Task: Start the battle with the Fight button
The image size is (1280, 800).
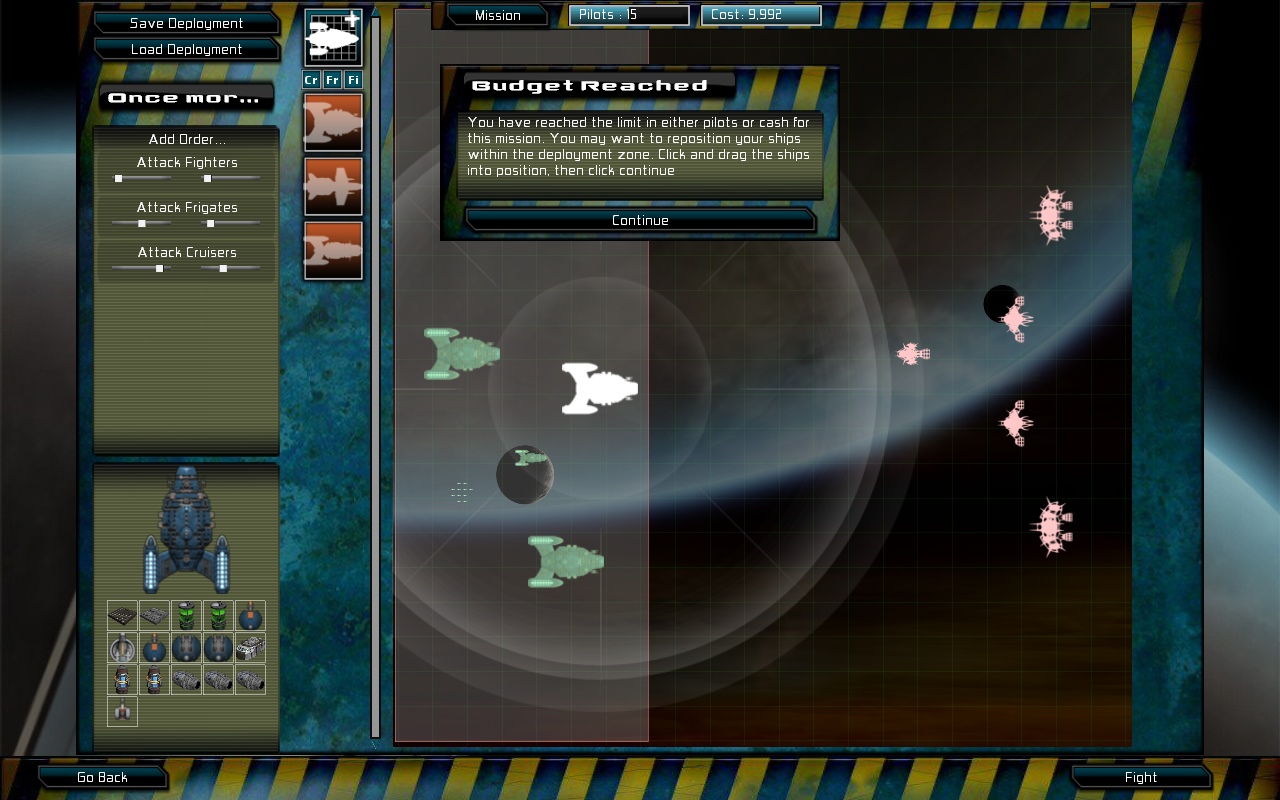Action: coord(1140,777)
